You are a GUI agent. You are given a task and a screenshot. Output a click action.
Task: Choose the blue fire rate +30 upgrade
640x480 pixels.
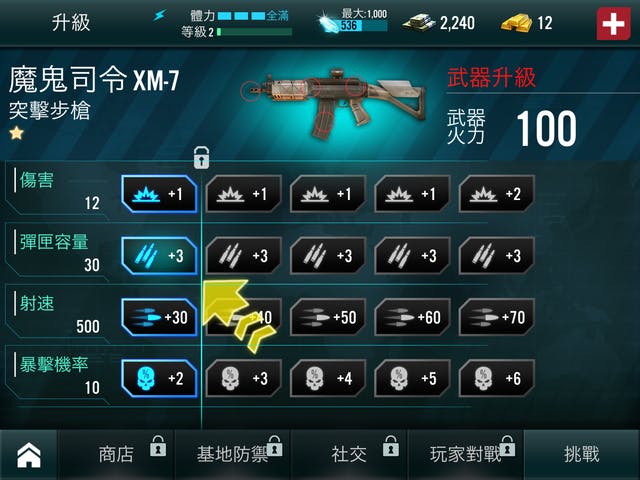pyautogui.click(x=159, y=317)
